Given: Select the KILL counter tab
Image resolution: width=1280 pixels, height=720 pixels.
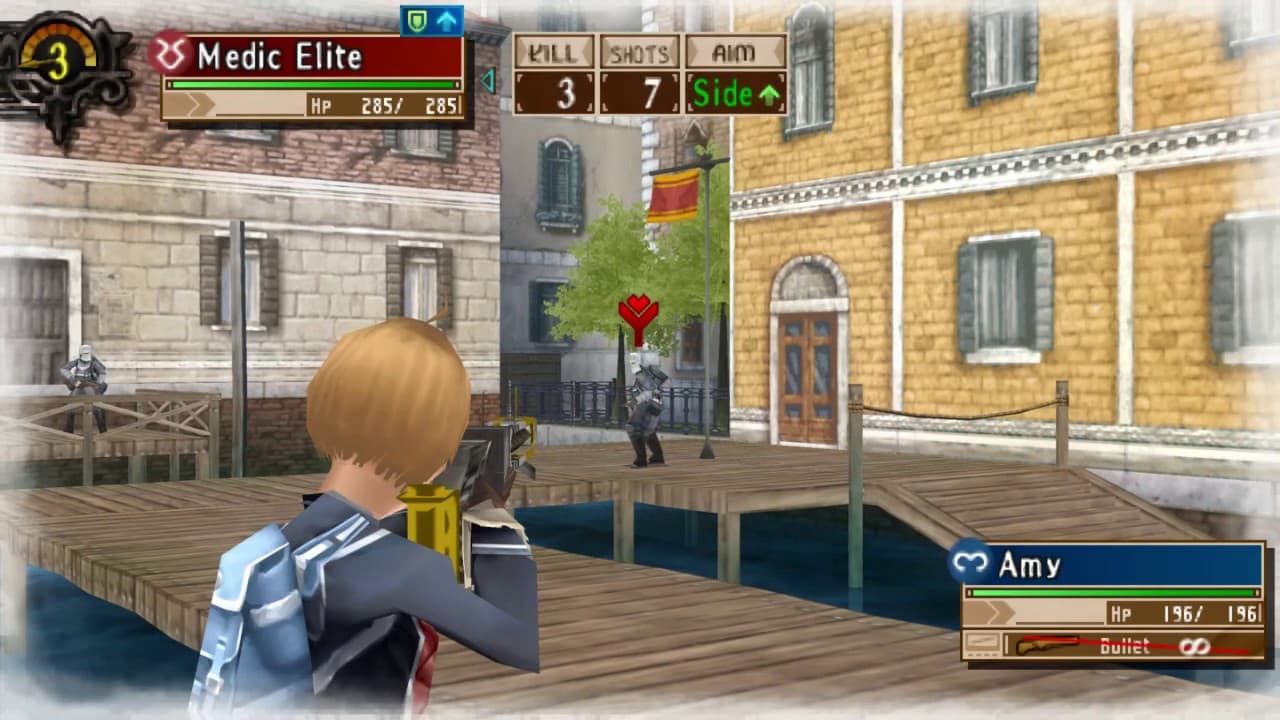Looking at the screenshot, I should pyautogui.click(x=552, y=52).
